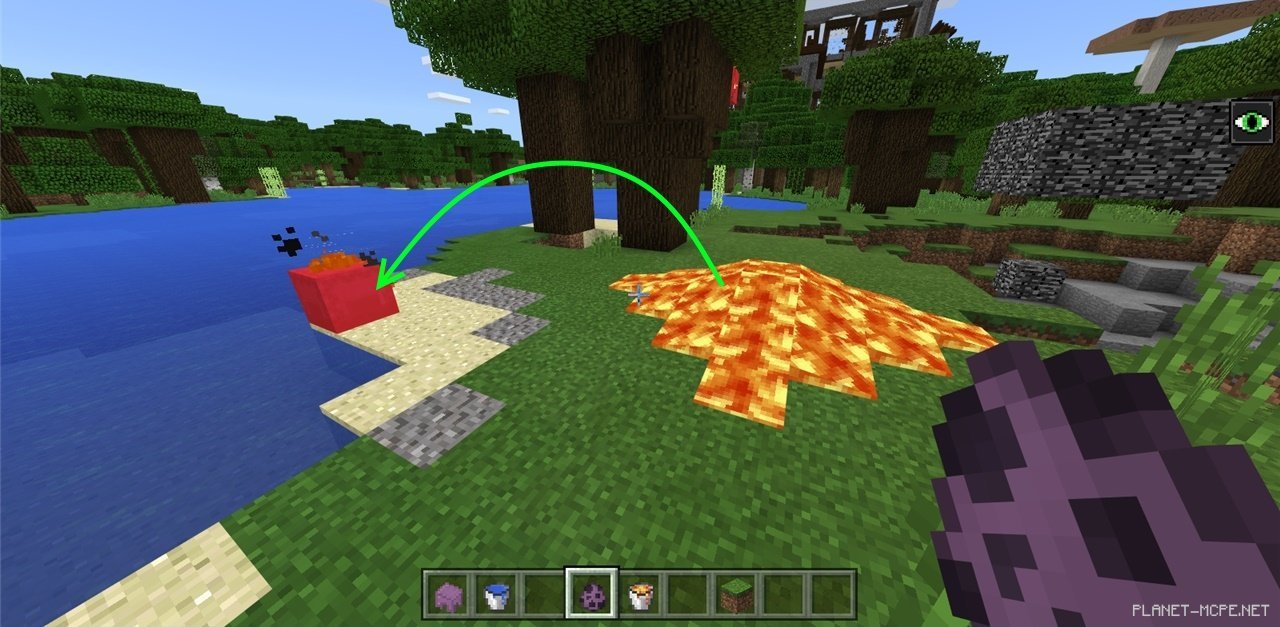Choose the purple spawn egg slot
The width and height of the screenshot is (1280, 627).
[x=591, y=596]
